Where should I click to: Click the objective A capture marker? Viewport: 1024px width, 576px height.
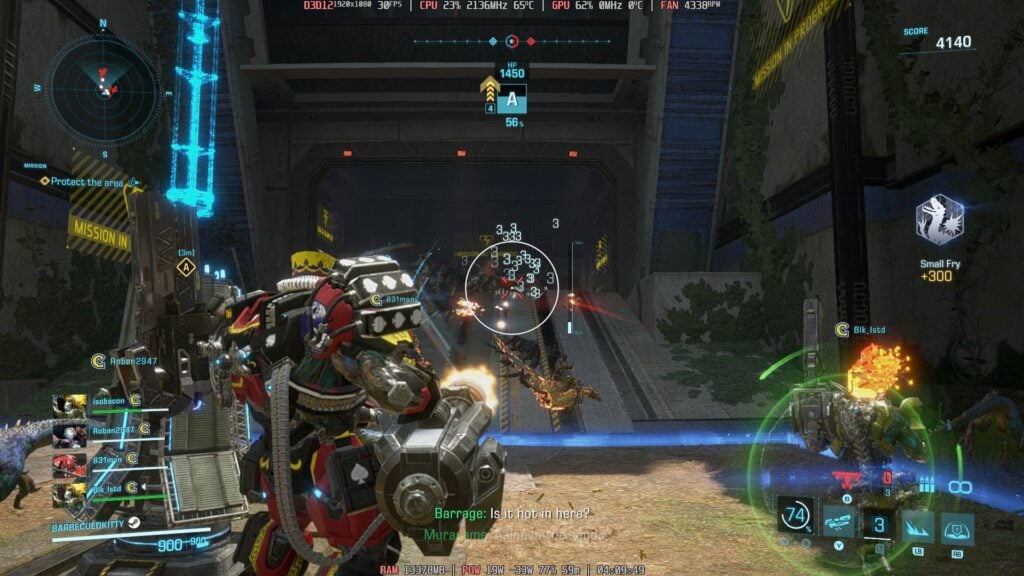point(512,100)
